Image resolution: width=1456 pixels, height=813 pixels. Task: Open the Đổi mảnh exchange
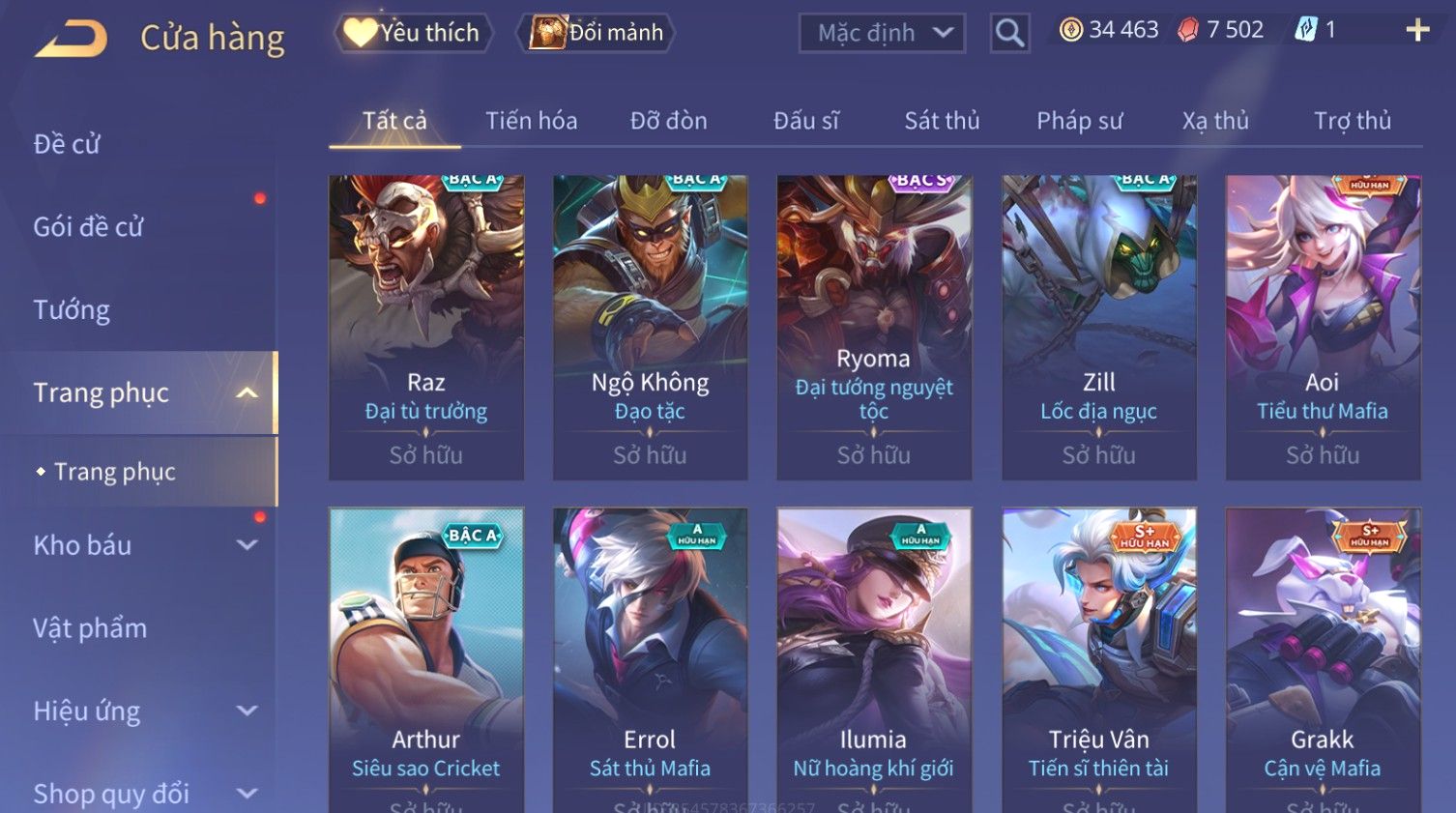597,33
